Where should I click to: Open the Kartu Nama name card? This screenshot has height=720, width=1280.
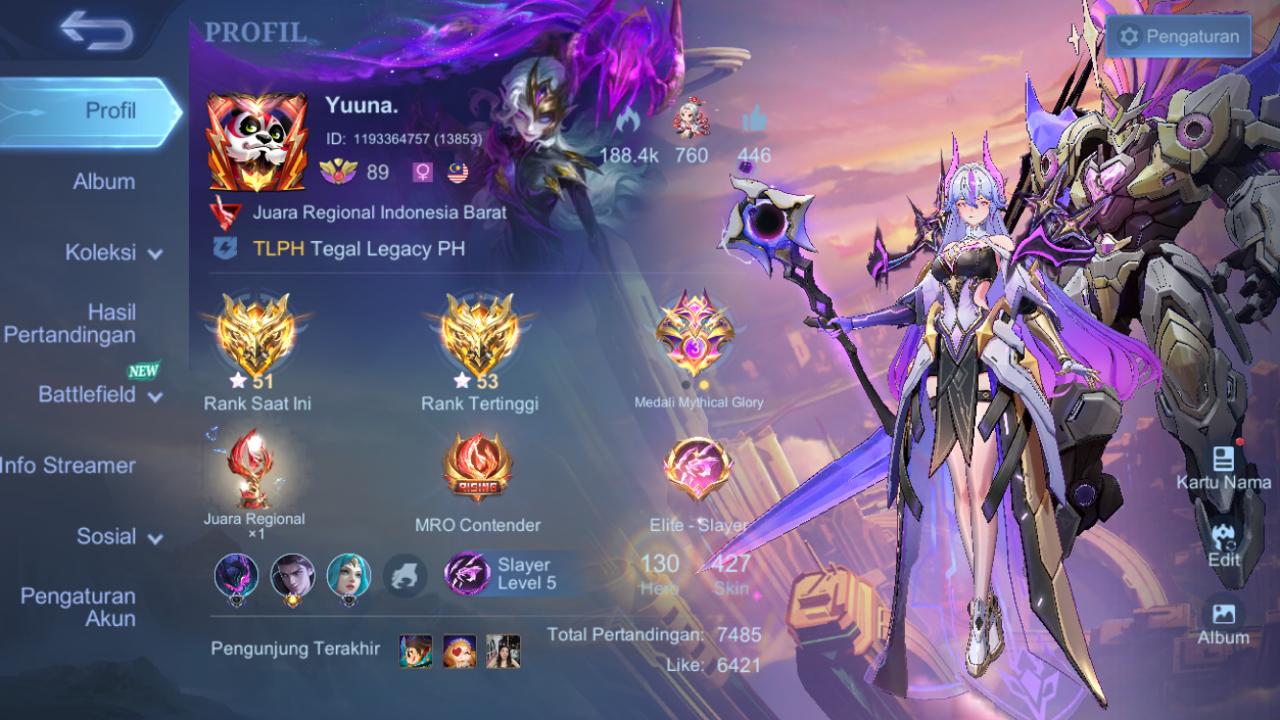[x=1223, y=468]
